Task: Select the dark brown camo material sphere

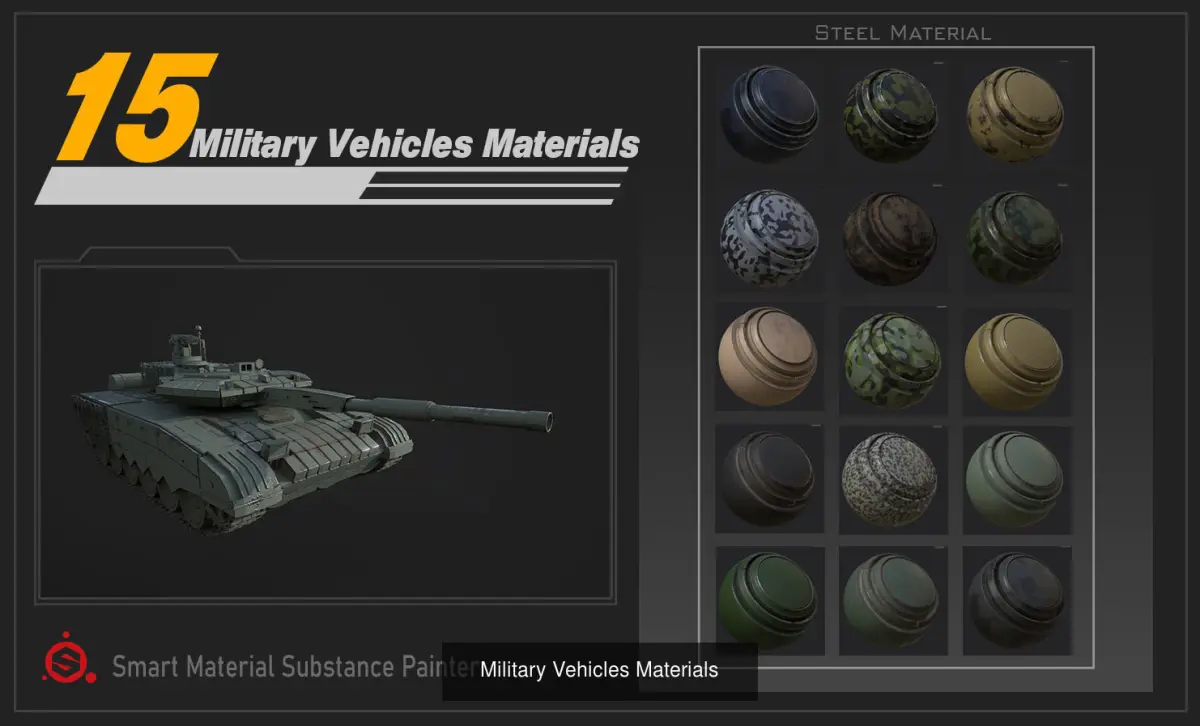Action: pyautogui.click(x=891, y=237)
